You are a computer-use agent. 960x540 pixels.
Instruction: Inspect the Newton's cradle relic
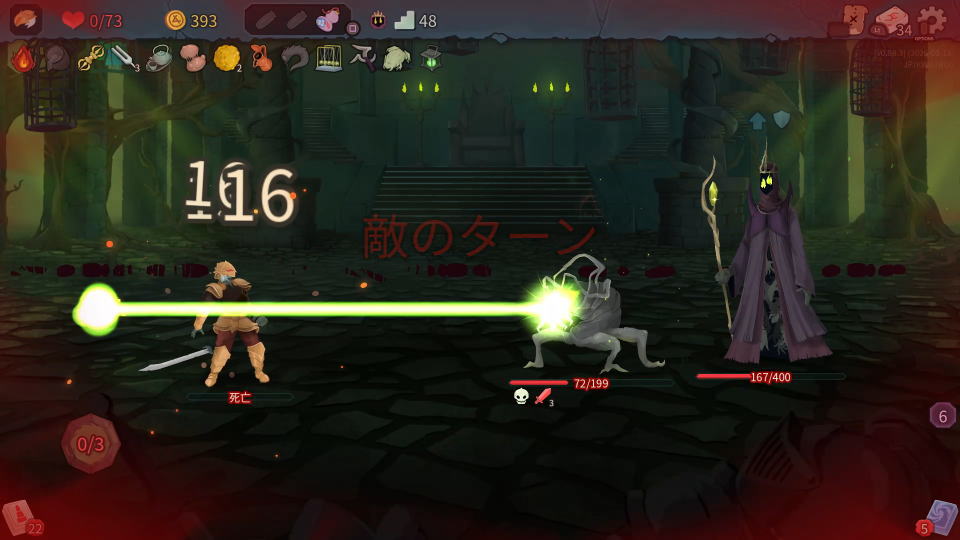pos(329,58)
